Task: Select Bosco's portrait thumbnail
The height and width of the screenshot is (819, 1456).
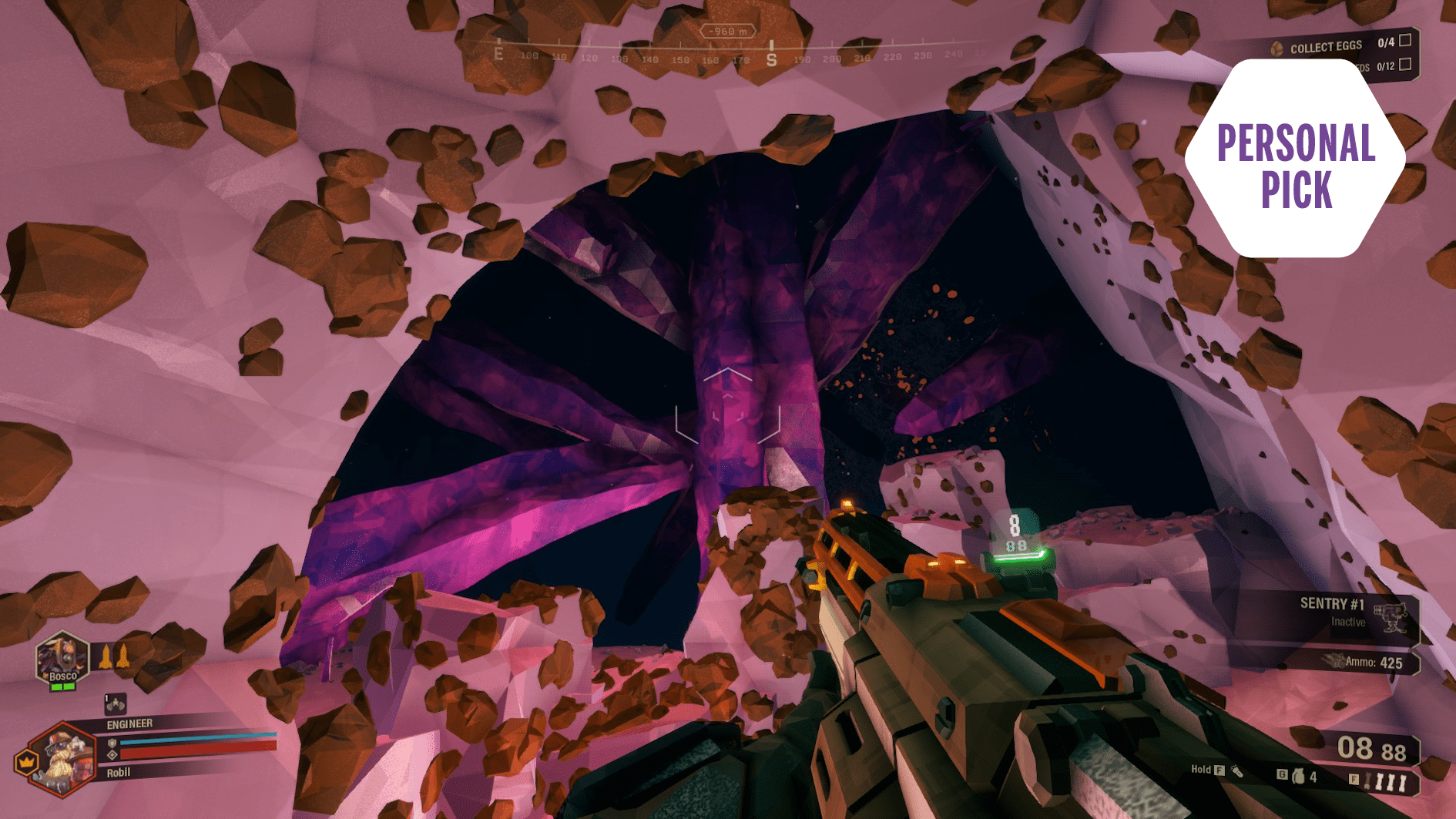Action: [x=62, y=658]
